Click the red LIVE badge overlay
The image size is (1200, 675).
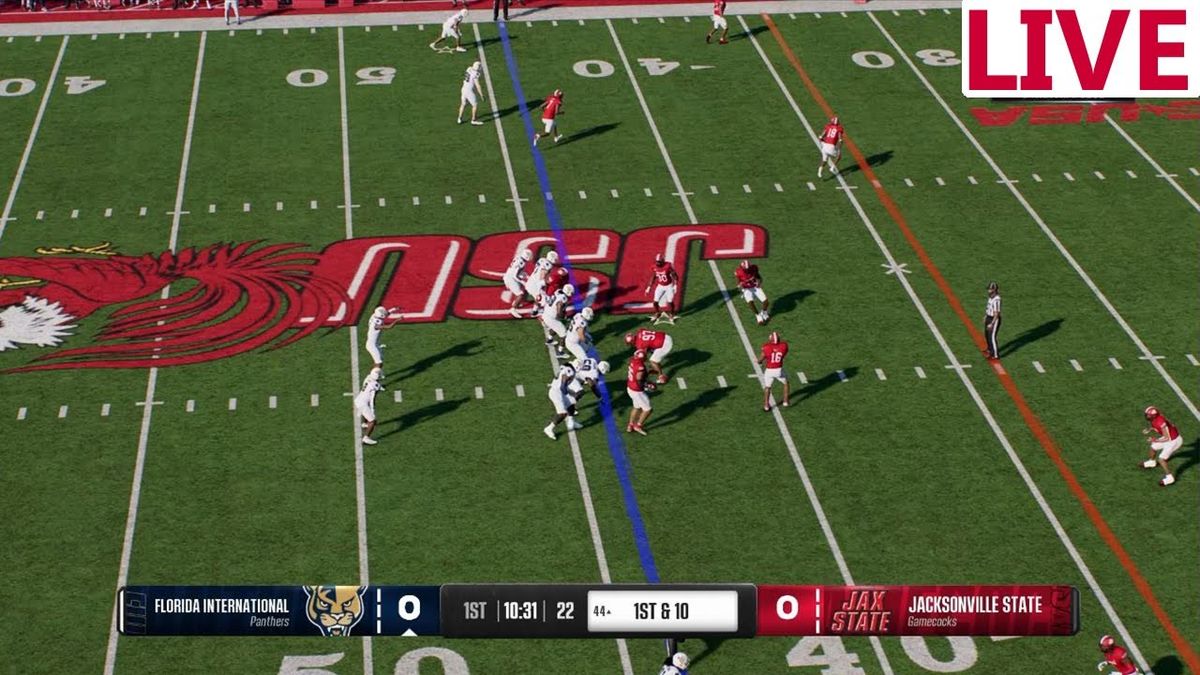tap(1079, 49)
